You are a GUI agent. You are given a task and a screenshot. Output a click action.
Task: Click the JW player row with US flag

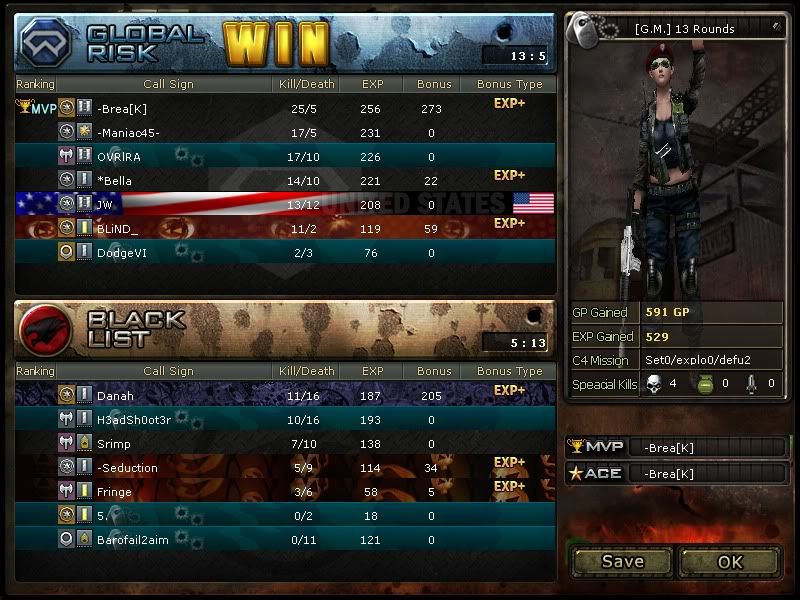click(105, 205)
